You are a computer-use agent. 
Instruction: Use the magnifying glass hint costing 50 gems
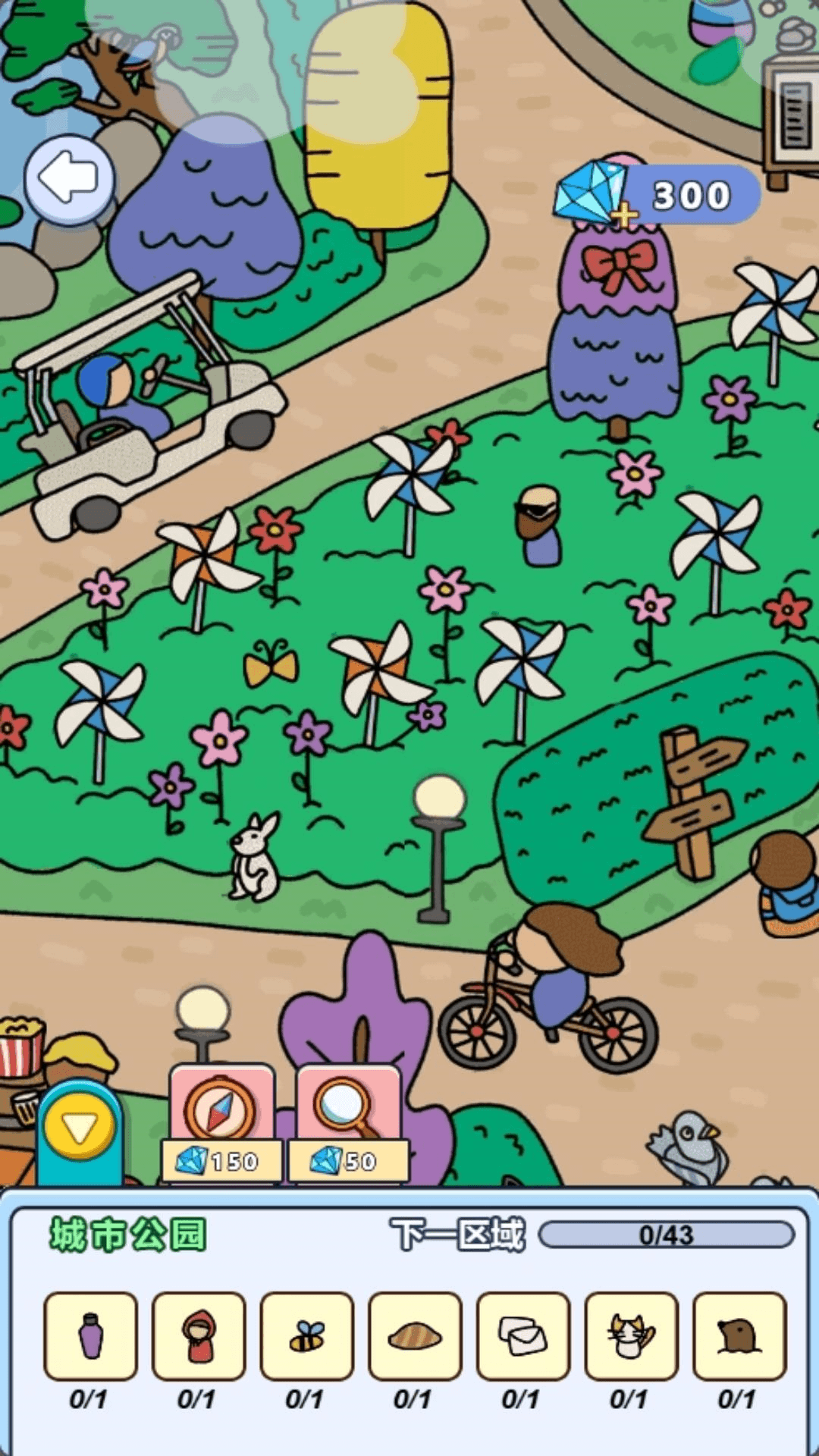(348, 1123)
